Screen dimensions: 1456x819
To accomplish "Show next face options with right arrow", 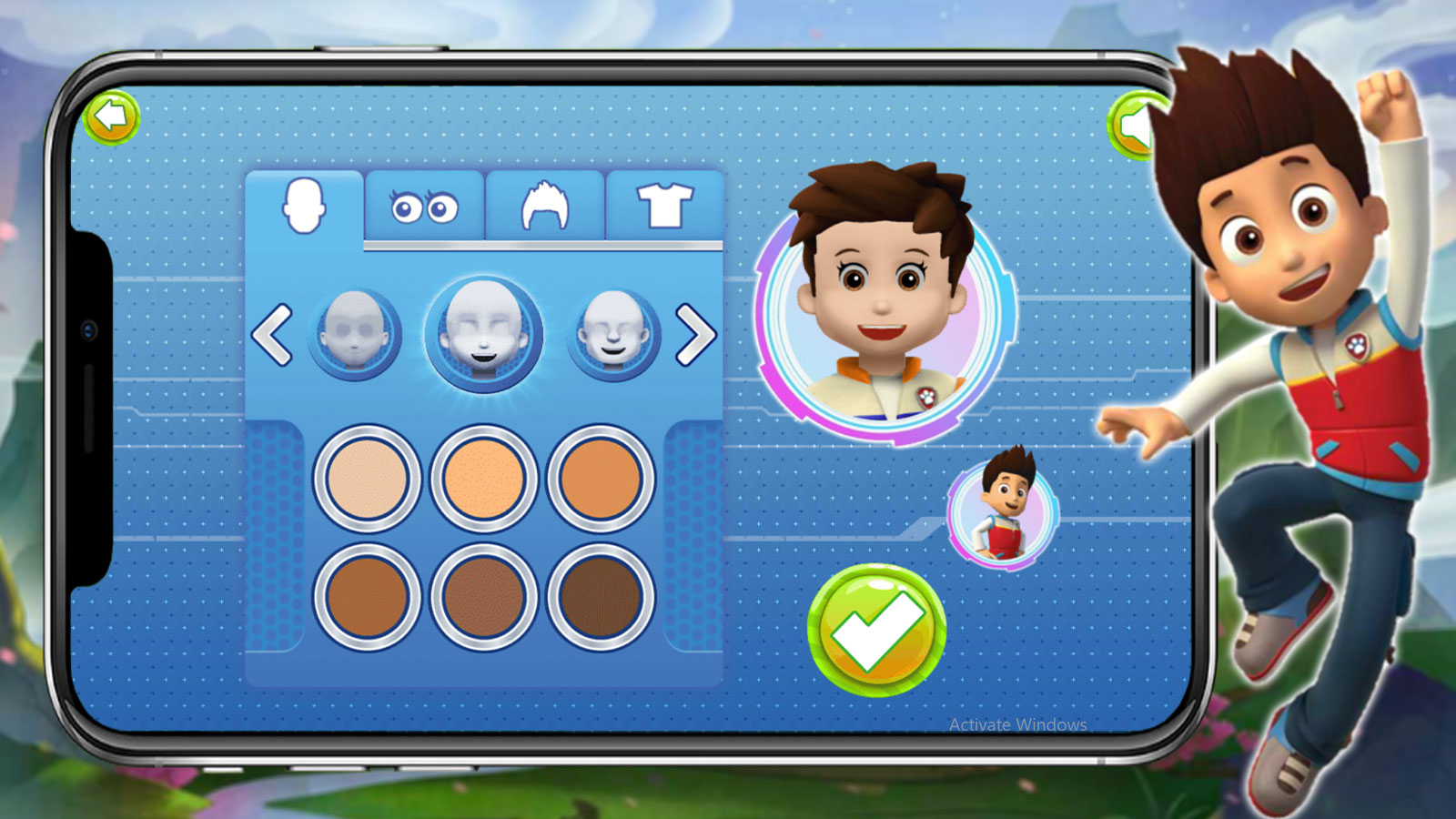I will point(696,335).
